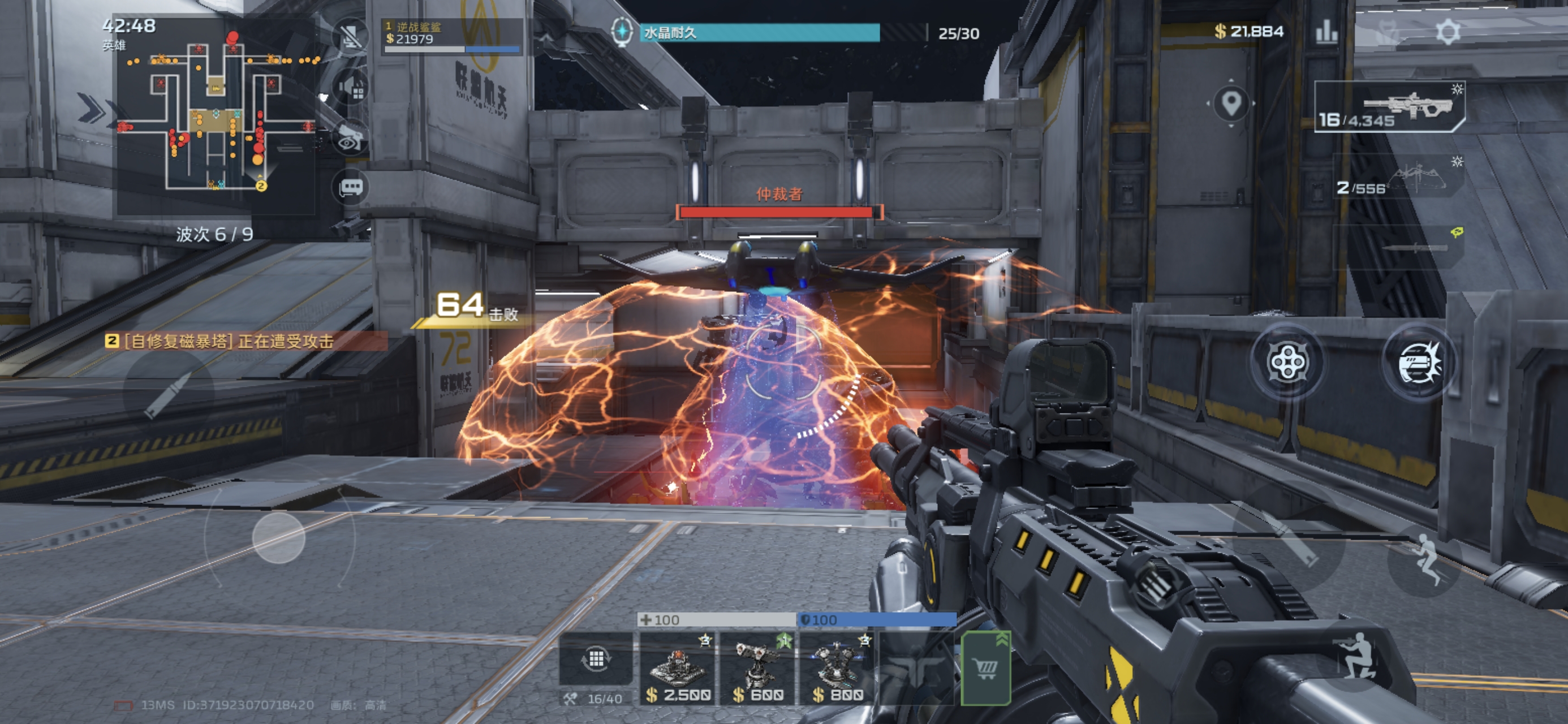This screenshot has width=1568, height=724.
Task: Toggle the eye view button
Action: point(350,140)
